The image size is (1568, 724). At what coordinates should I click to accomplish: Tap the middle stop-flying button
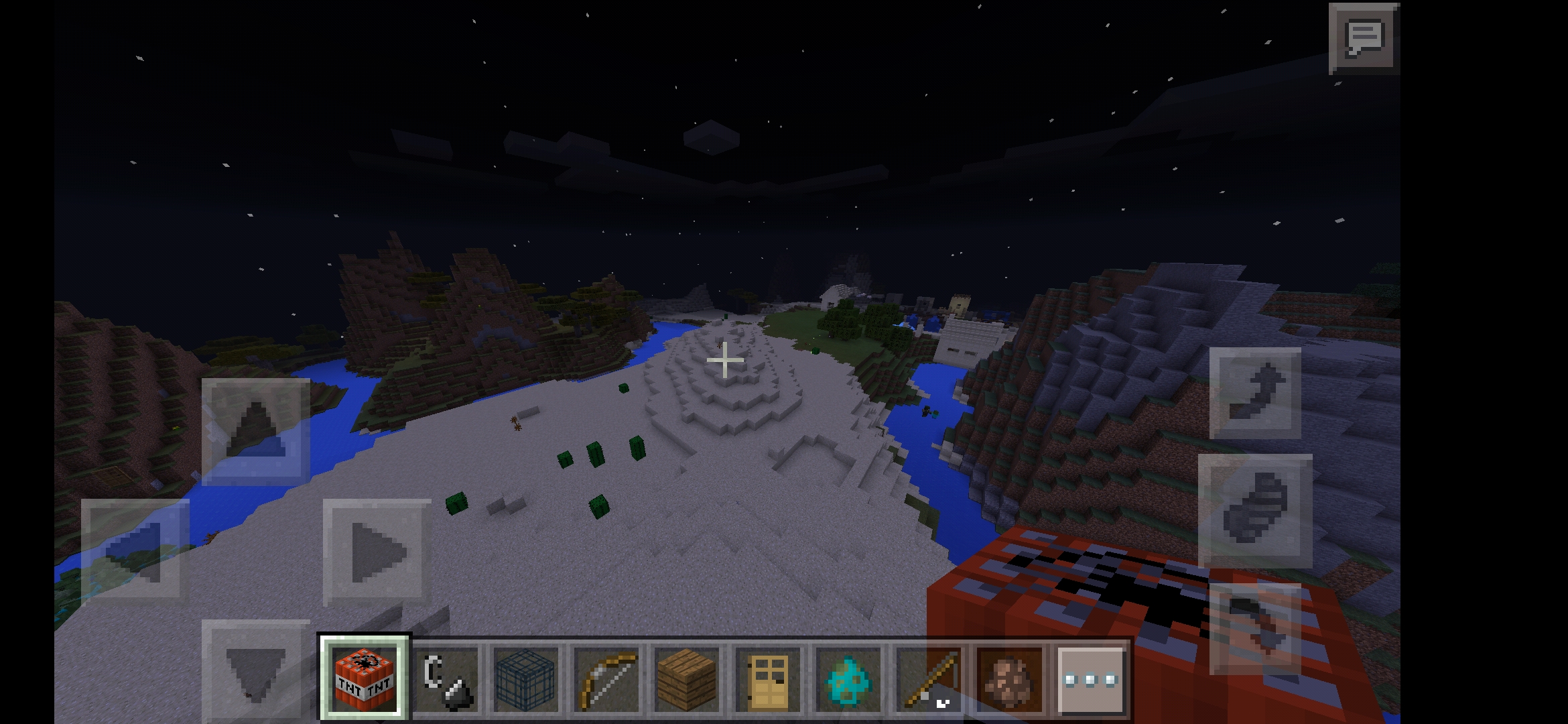click(1255, 510)
